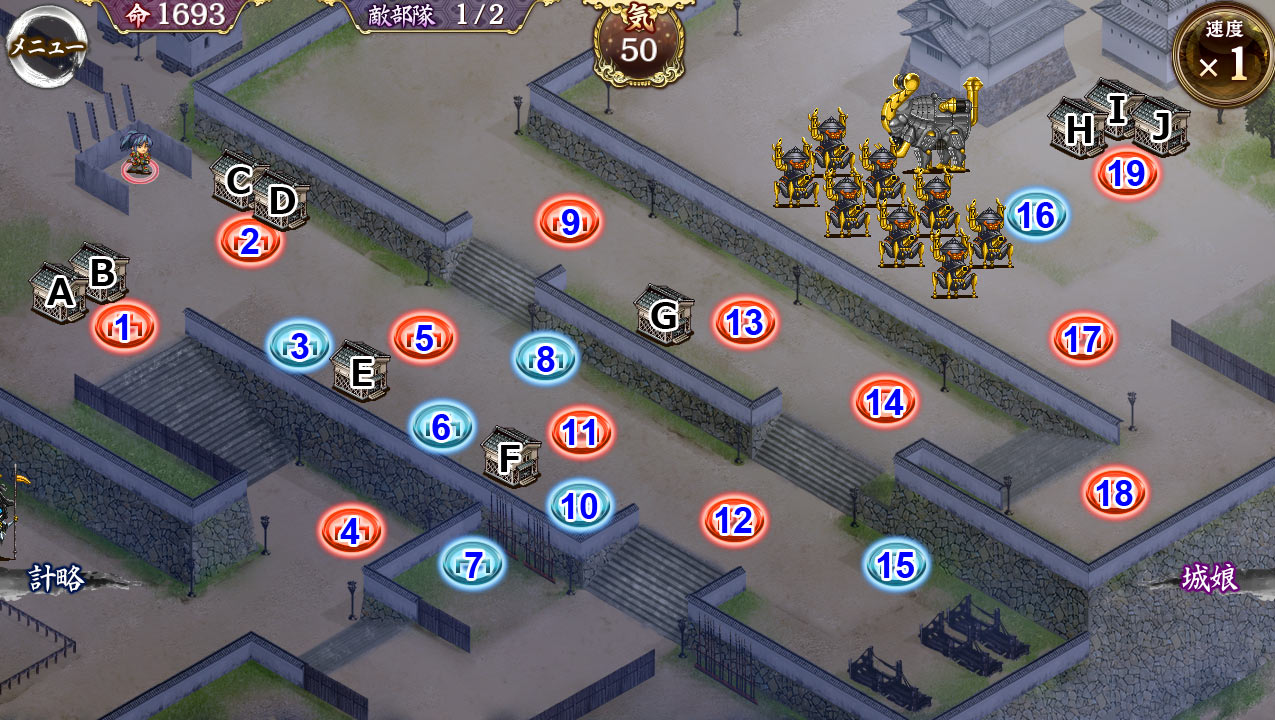The width and height of the screenshot is (1275, 720).
Task: Choose red placement slot number 18
Action: (x=1114, y=492)
